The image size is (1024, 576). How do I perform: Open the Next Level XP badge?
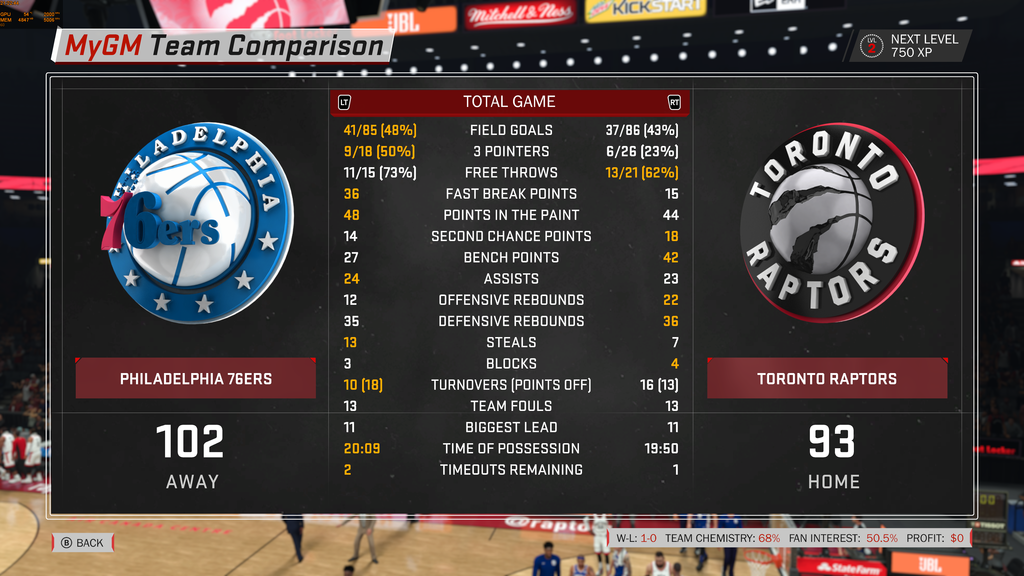[912, 46]
